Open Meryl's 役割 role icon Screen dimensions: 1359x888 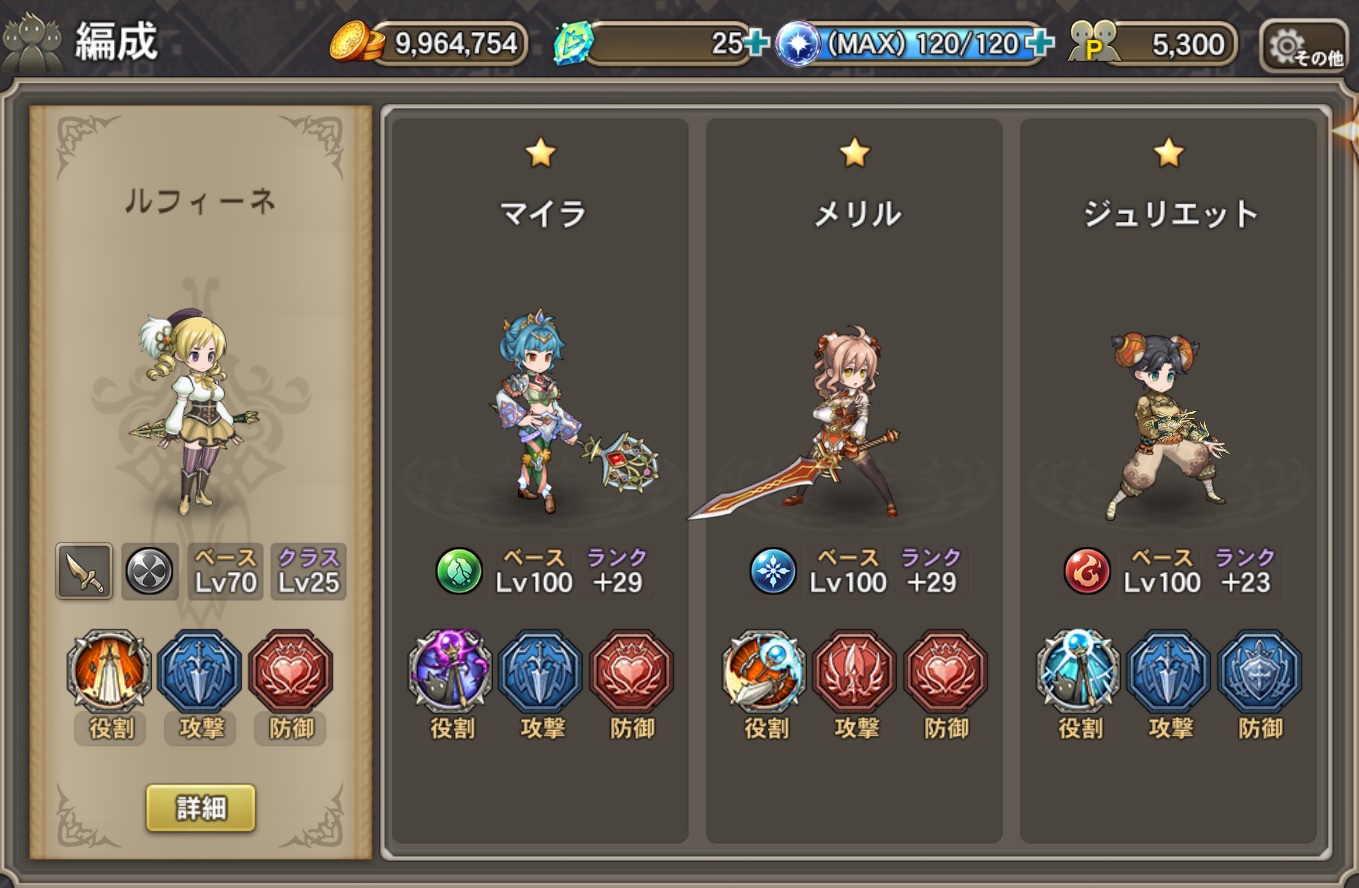click(x=765, y=671)
